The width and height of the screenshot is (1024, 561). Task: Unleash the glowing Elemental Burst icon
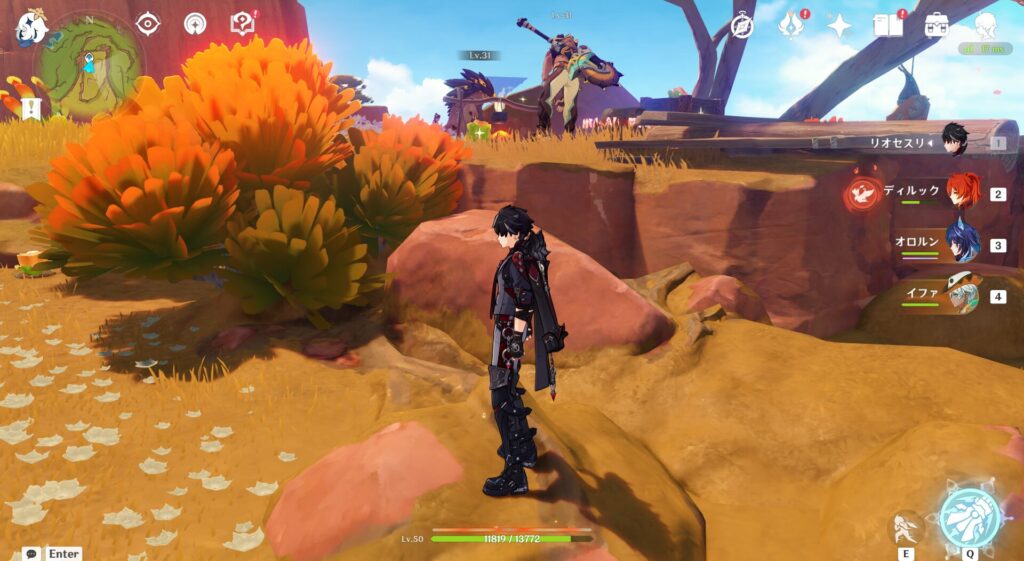pos(969,517)
